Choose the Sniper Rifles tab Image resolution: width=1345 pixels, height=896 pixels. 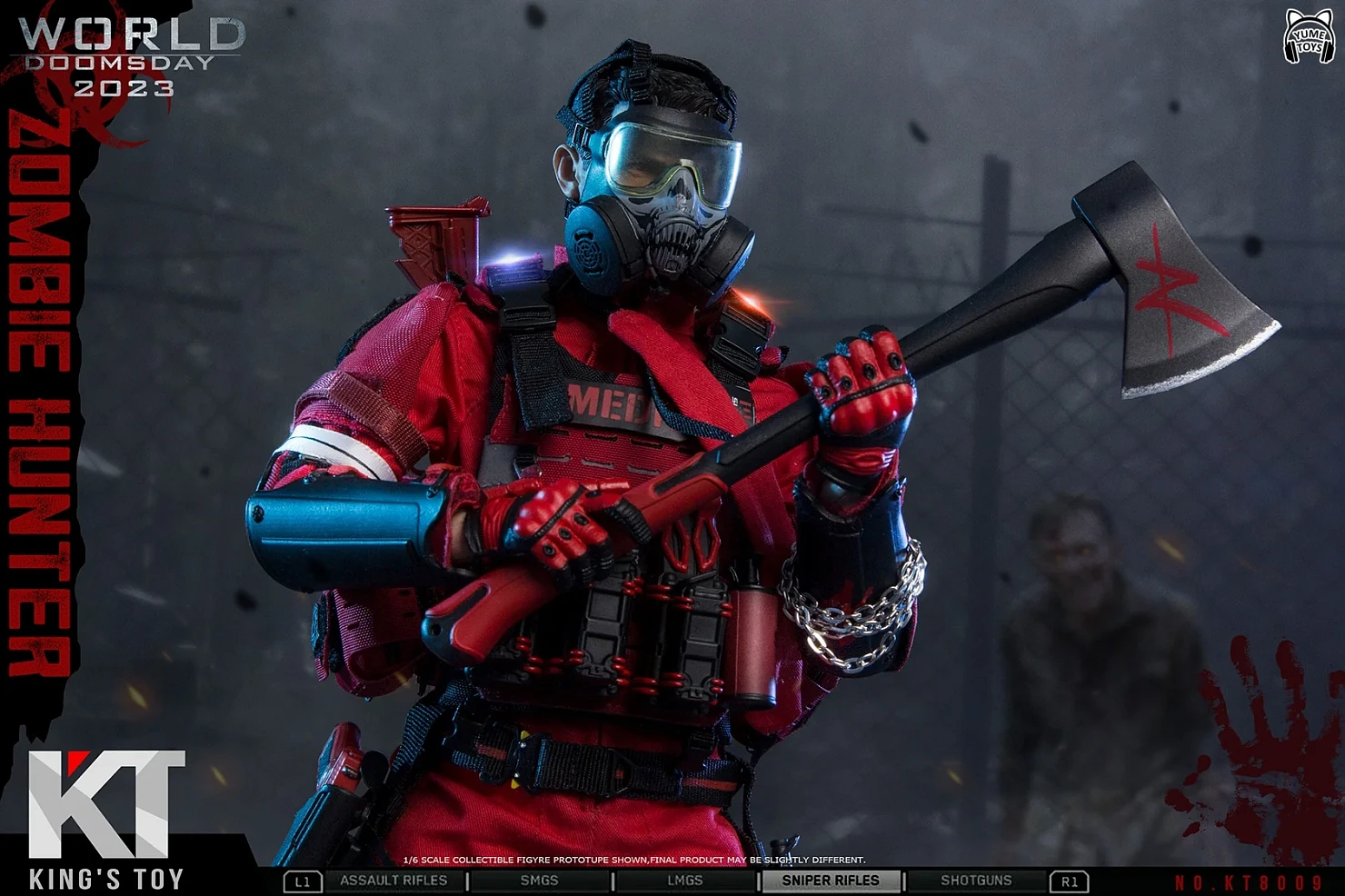point(830,881)
